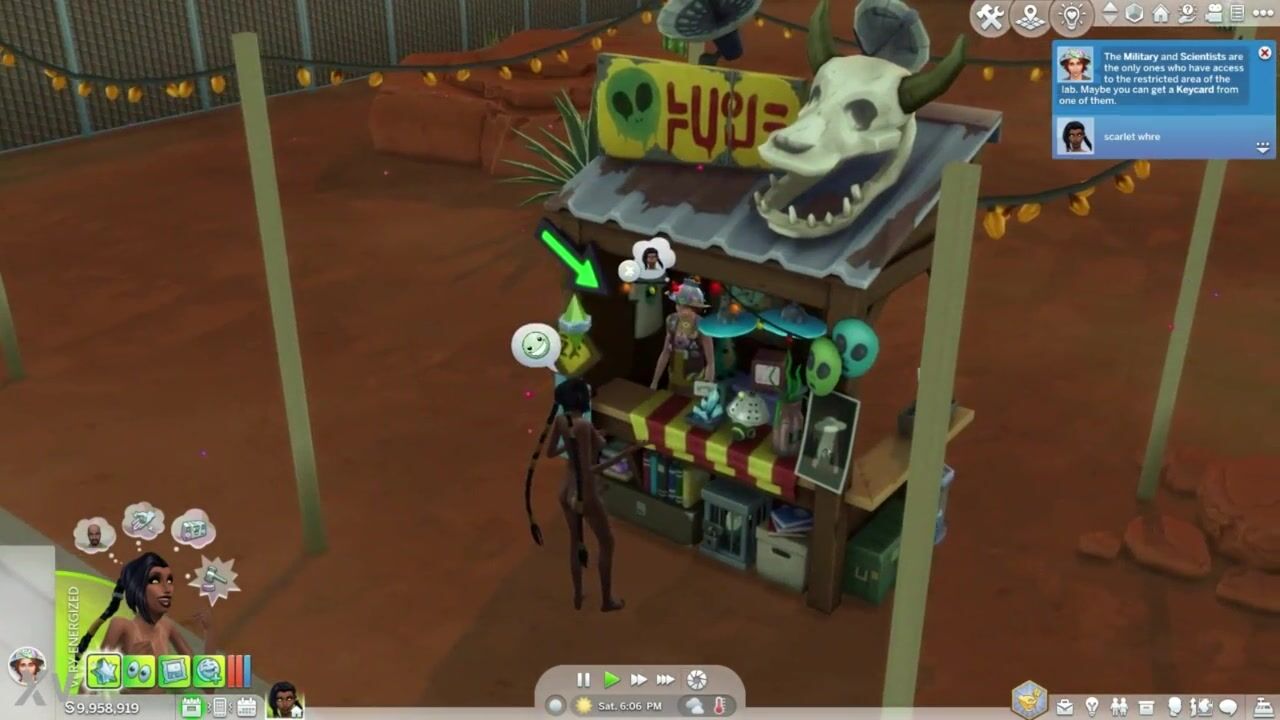1280x720 pixels.
Task: Open the phone icon beside Simoleons
Action: [x=219, y=707]
